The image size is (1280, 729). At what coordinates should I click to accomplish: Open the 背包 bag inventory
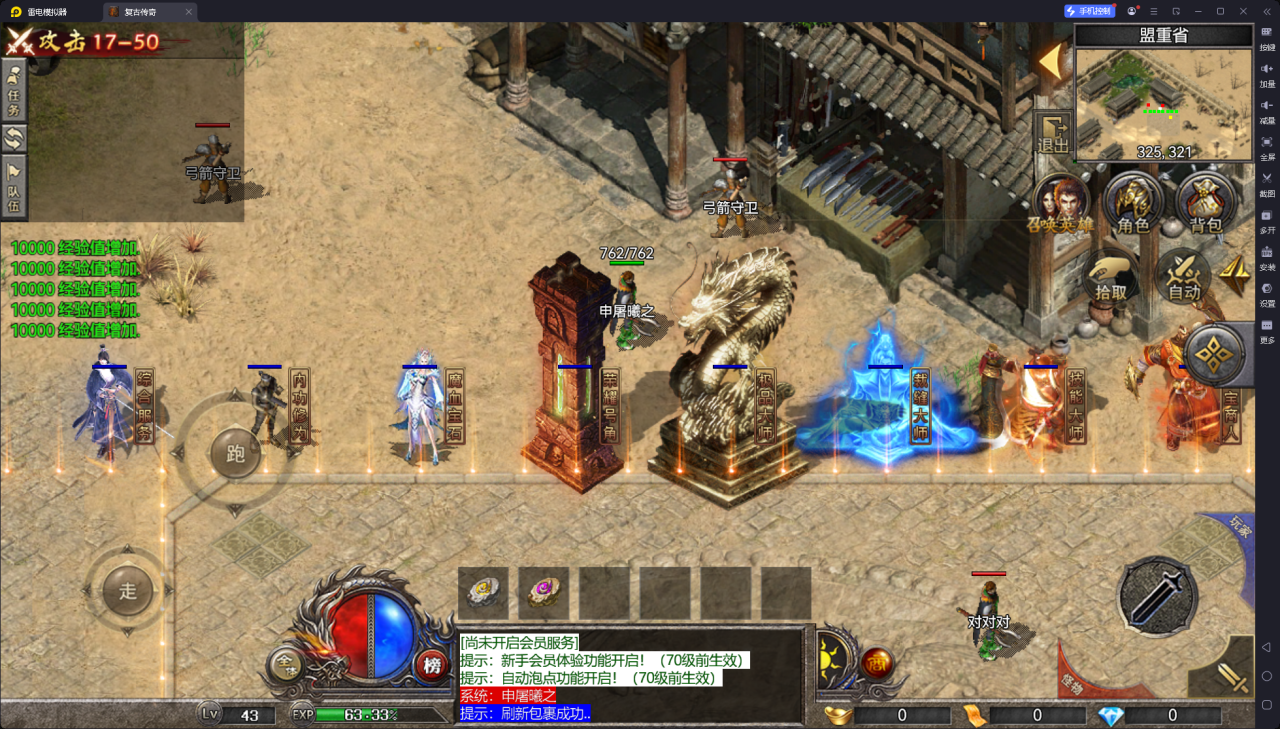click(1206, 203)
